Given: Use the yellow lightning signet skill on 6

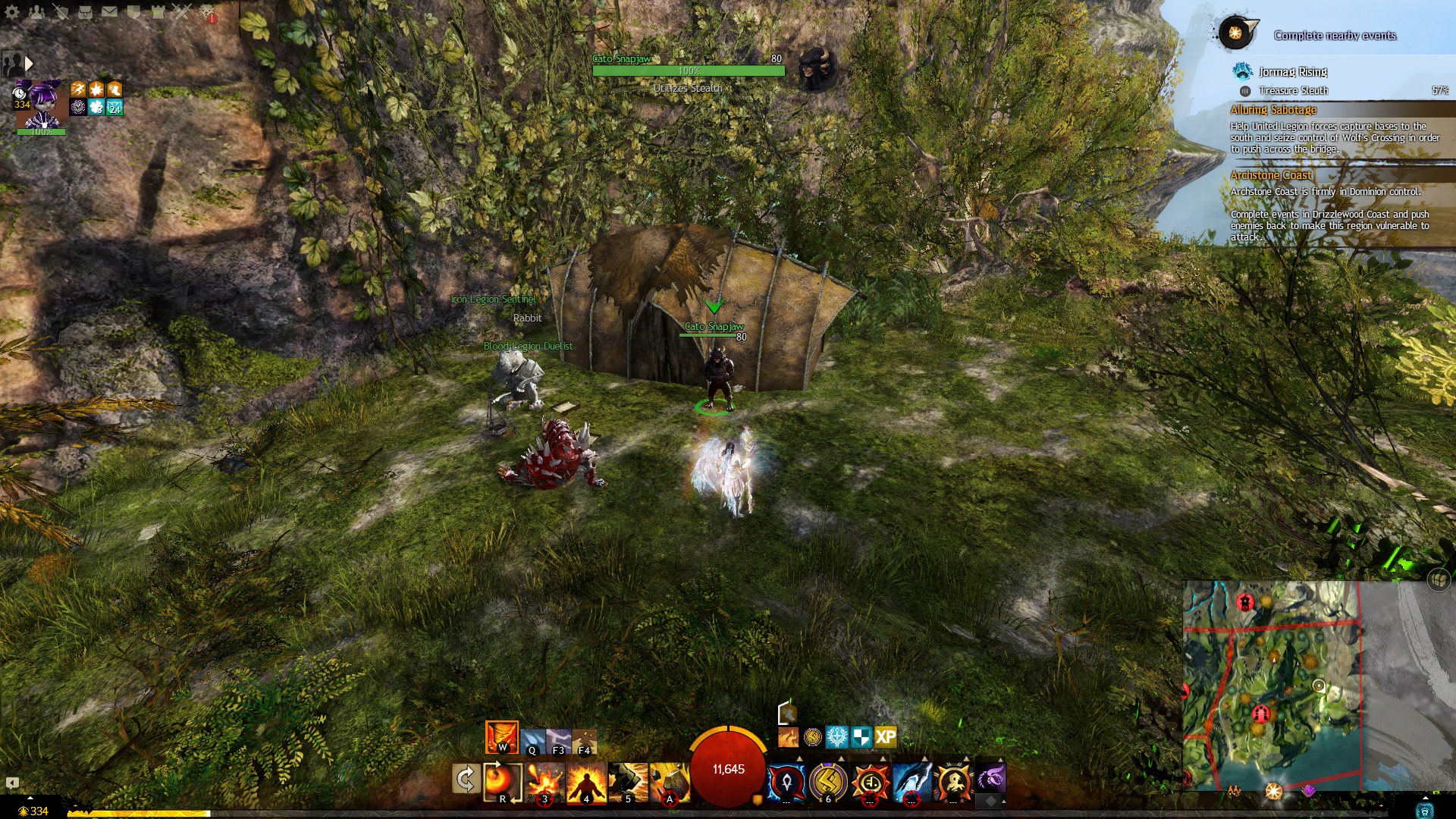Looking at the screenshot, I should (x=828, y=781).
